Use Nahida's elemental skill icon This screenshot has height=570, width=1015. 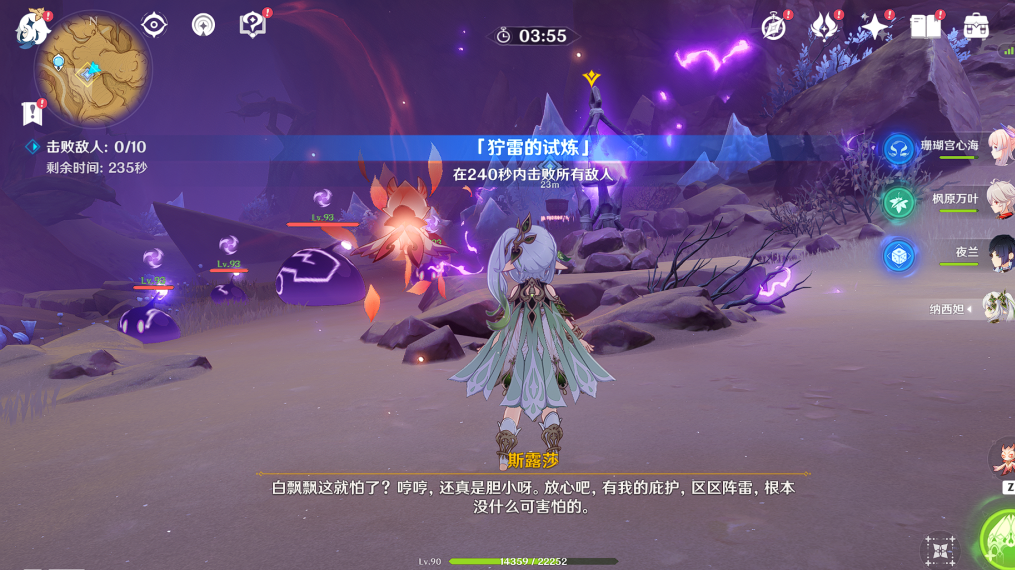(940, 551)
